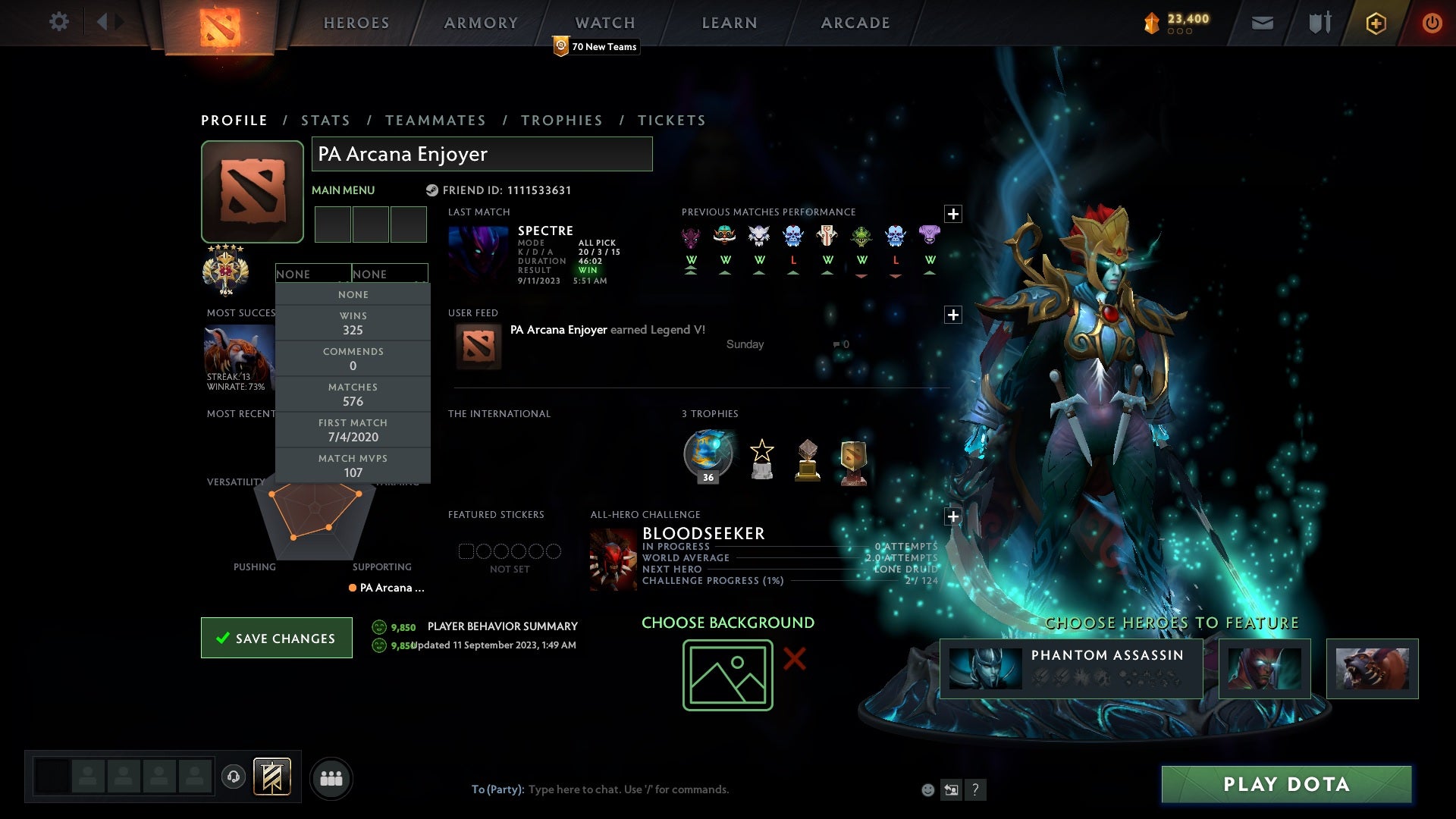Open the stat dropdown and select Wins 325
The image size is (1456, 819).
(x=353, y=323)
